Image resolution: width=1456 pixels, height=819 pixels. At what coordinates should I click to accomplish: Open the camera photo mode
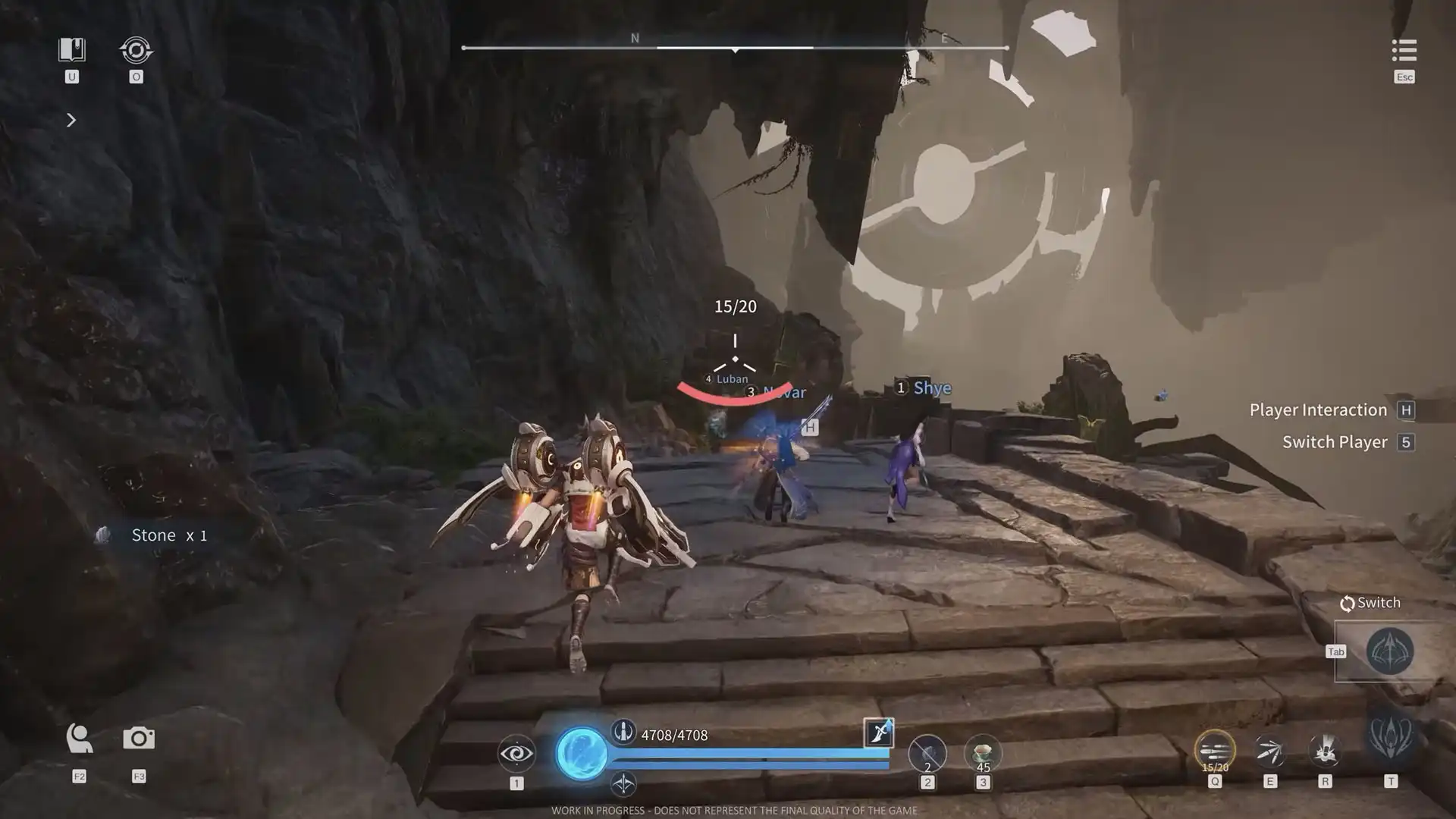139,739
